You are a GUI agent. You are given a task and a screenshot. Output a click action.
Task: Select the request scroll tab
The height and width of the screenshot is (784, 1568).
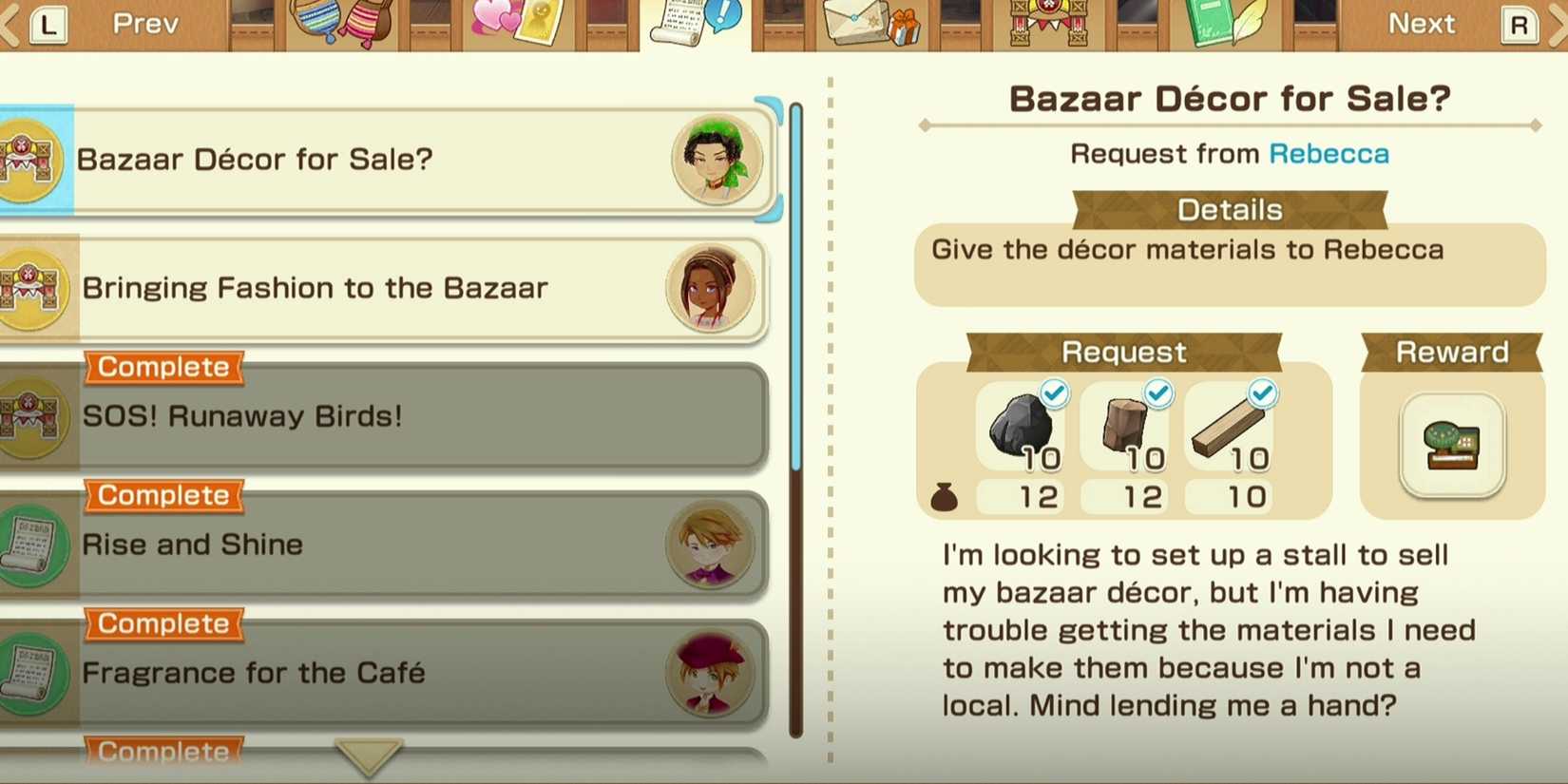[x=694, y=23]
